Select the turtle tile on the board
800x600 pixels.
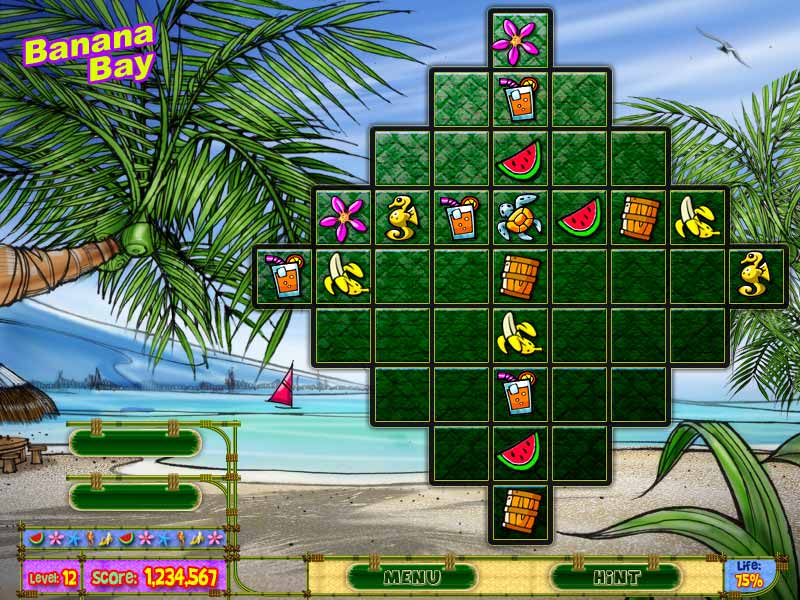(x=519, y=216)
